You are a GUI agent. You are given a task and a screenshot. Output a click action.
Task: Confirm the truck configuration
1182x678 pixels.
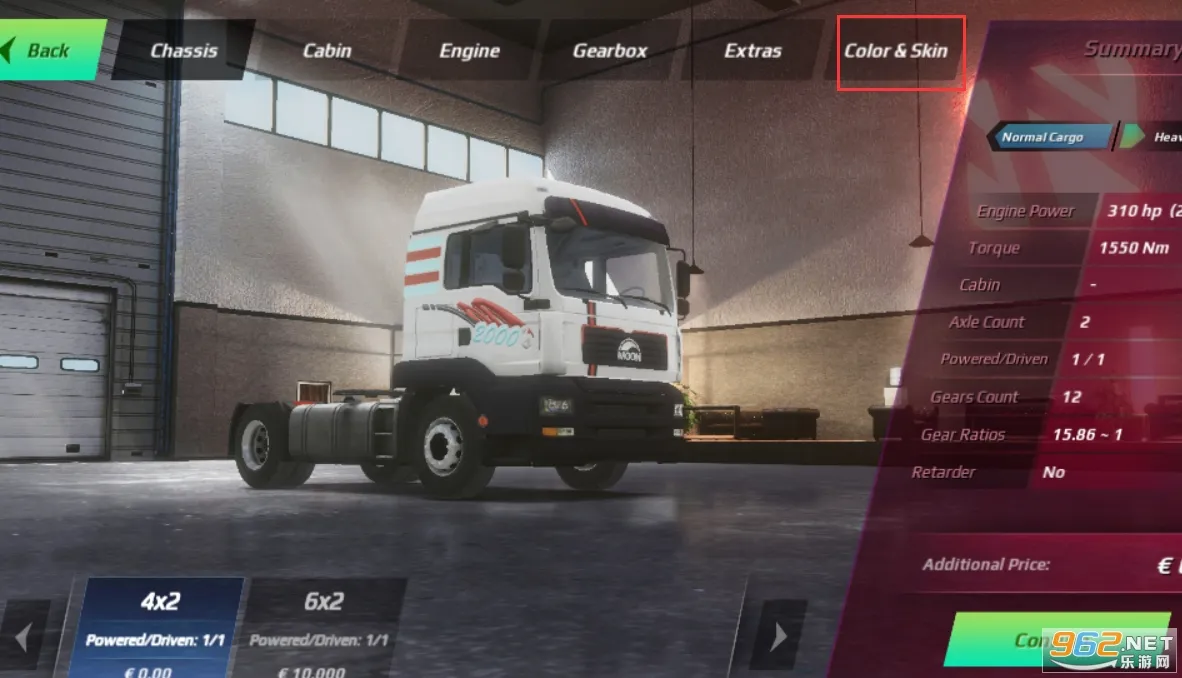pyautogui.click(x=1040, y=640)
